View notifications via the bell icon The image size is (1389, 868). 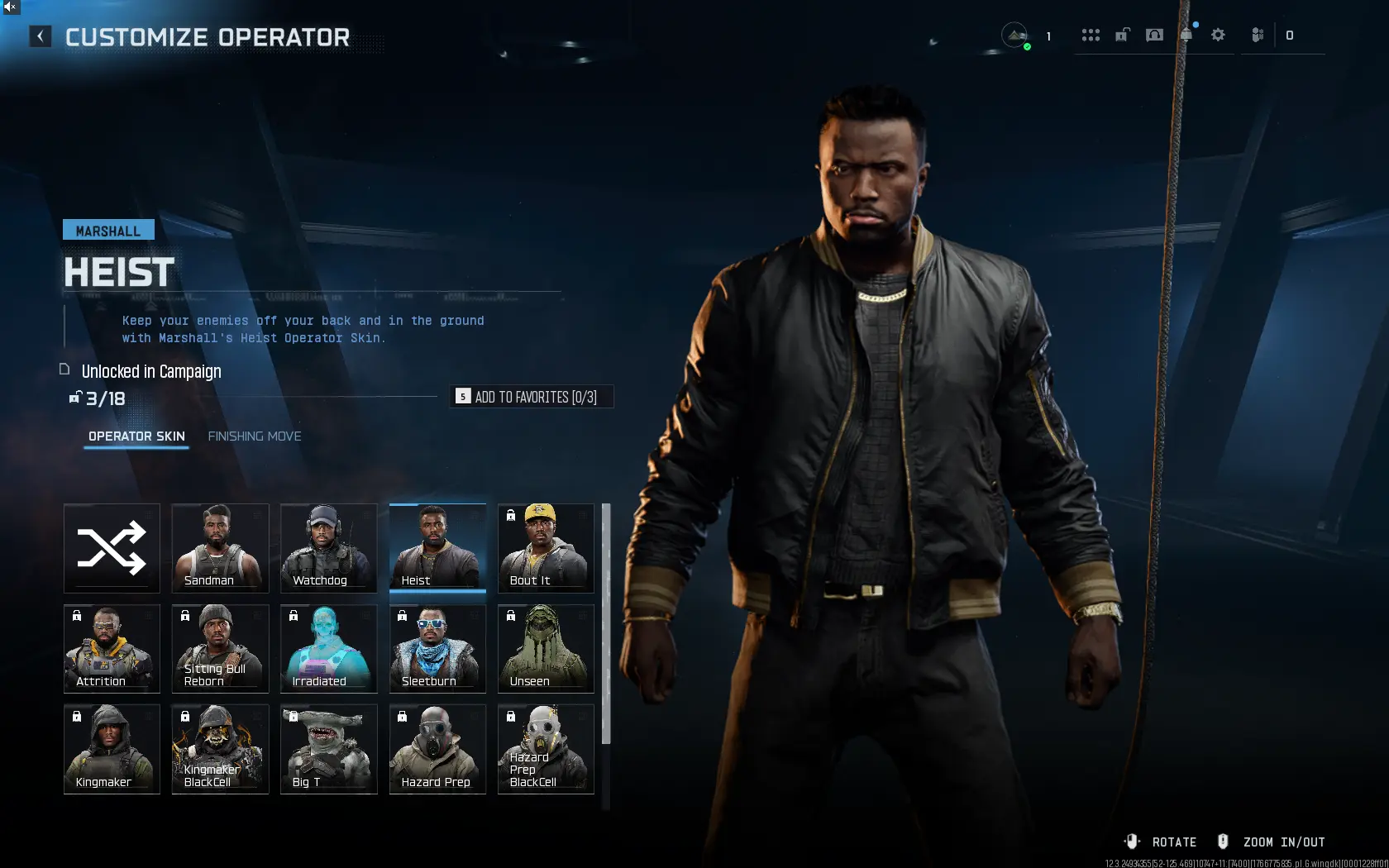click(1186, 35)
